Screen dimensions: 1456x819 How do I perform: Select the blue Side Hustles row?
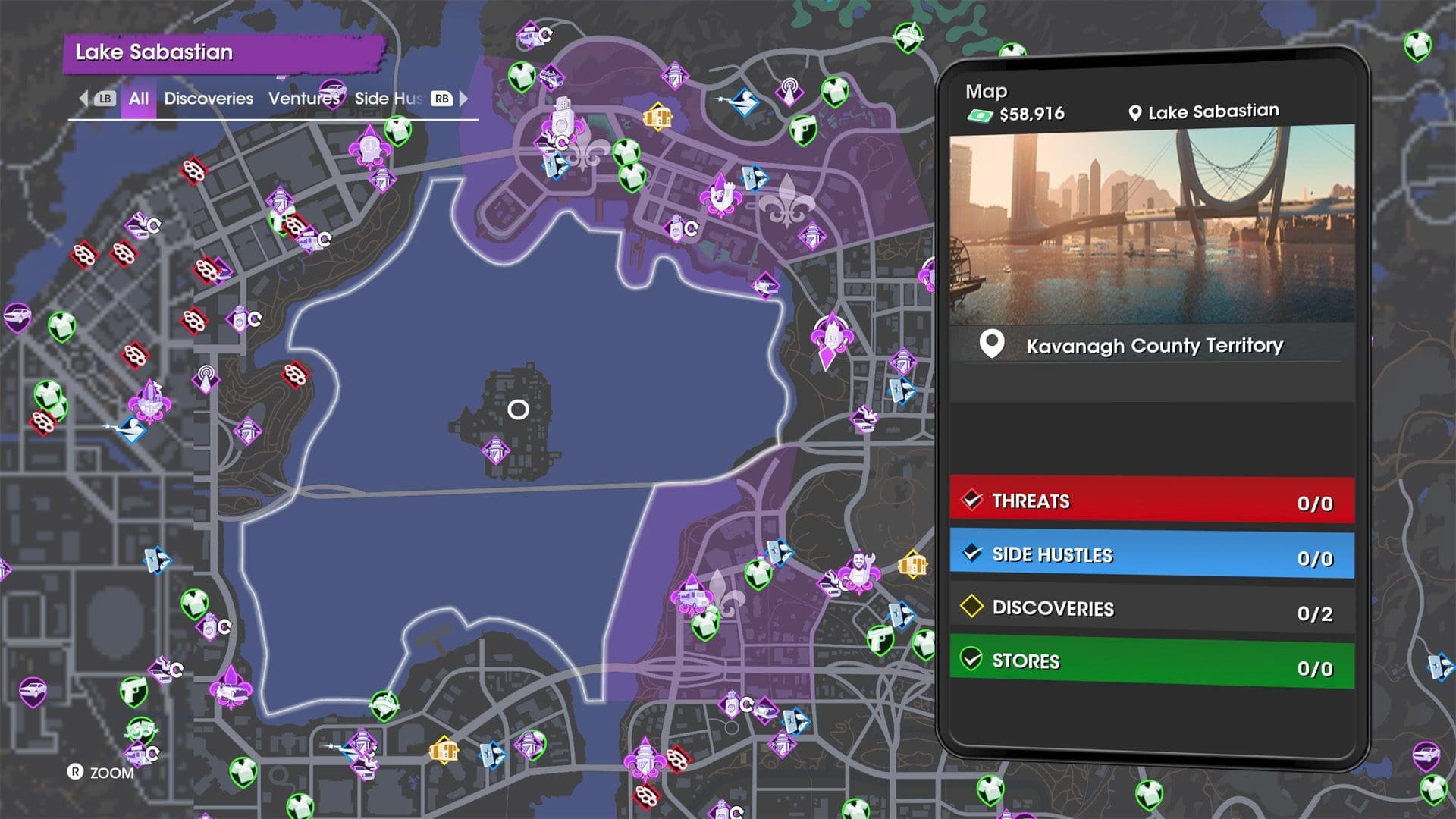[1151, 556]
